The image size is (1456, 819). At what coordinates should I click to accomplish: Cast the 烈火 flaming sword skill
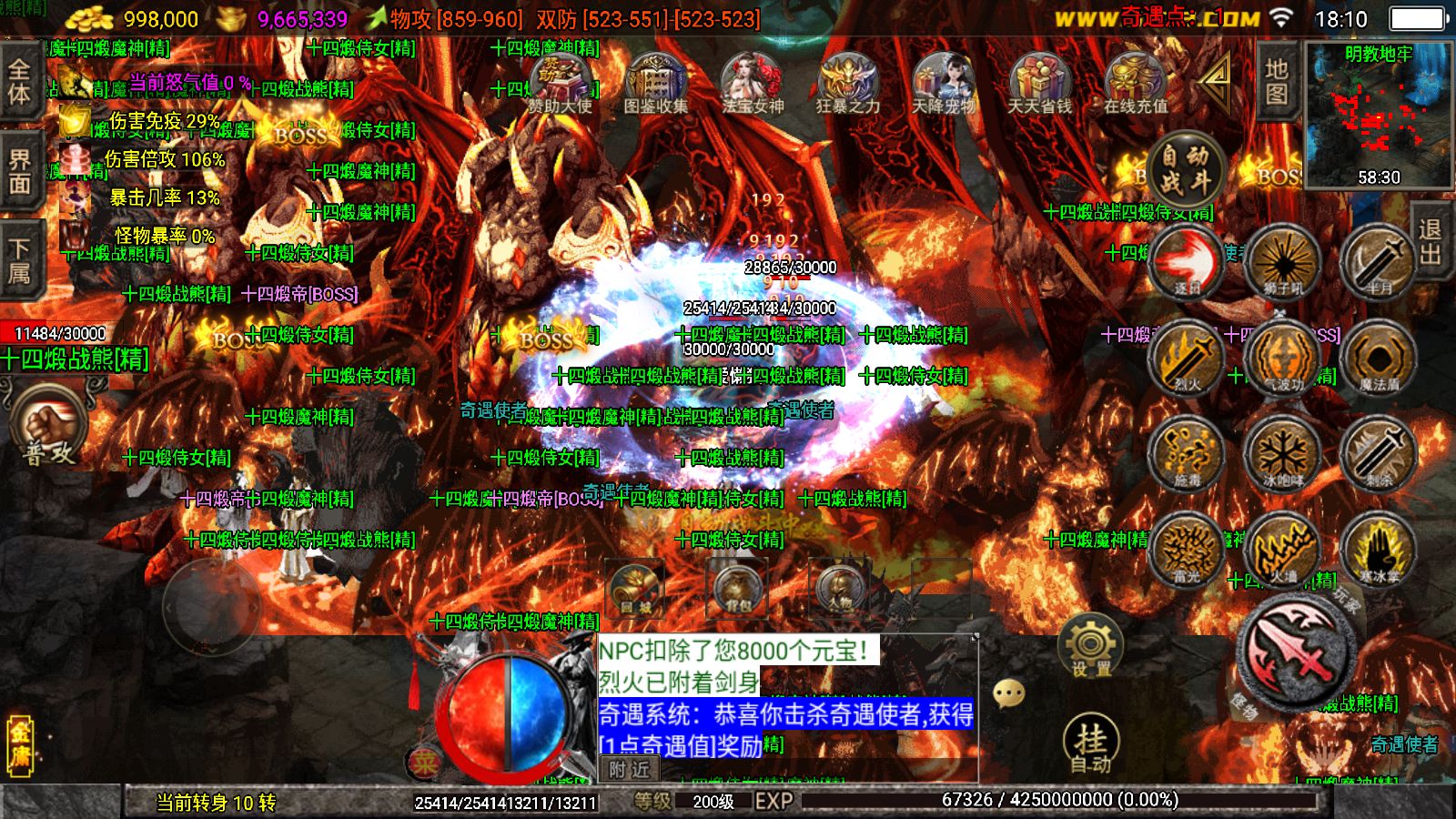(1187, 358)
